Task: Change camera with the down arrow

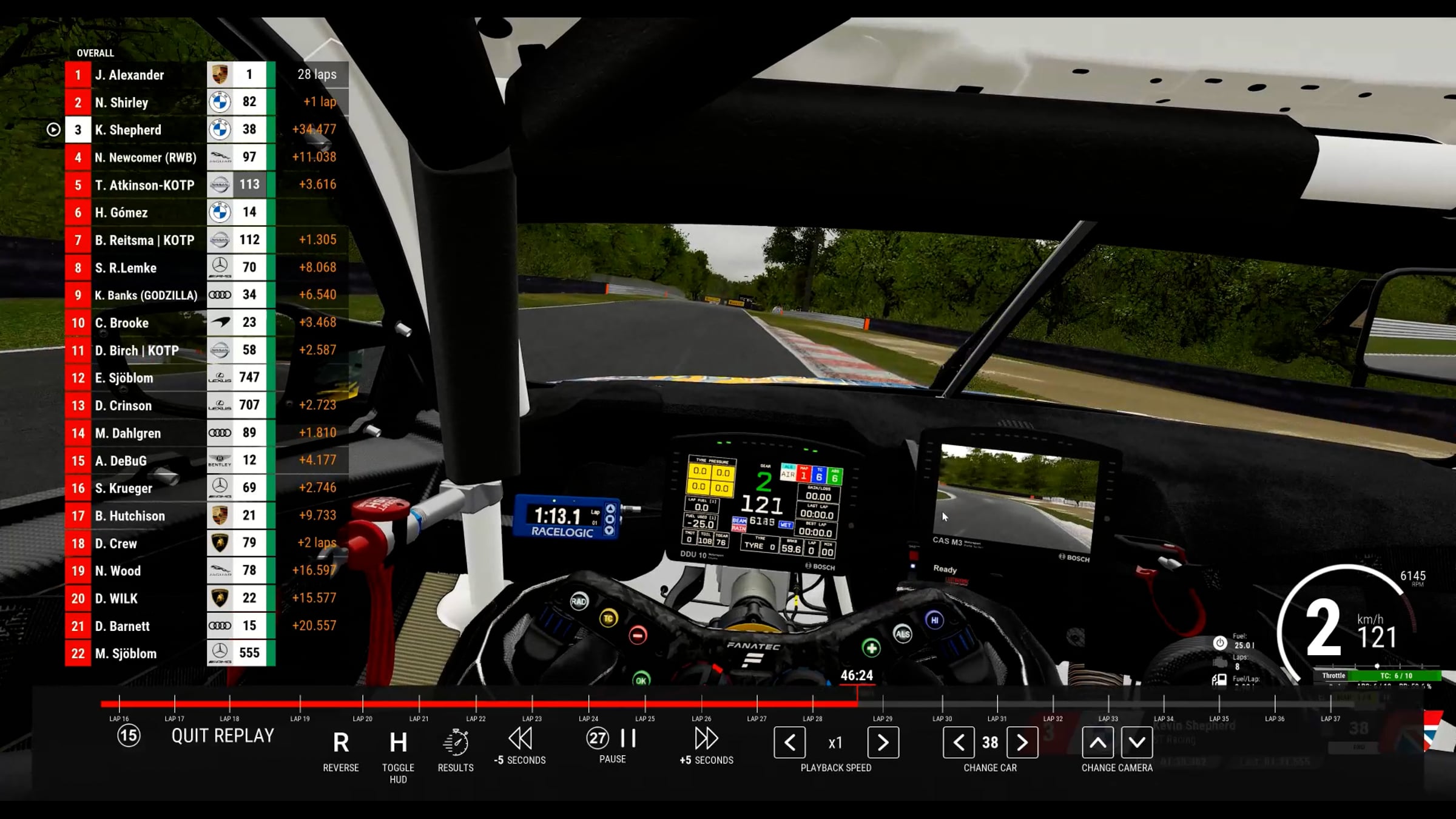Action: tap(1137, 743)
